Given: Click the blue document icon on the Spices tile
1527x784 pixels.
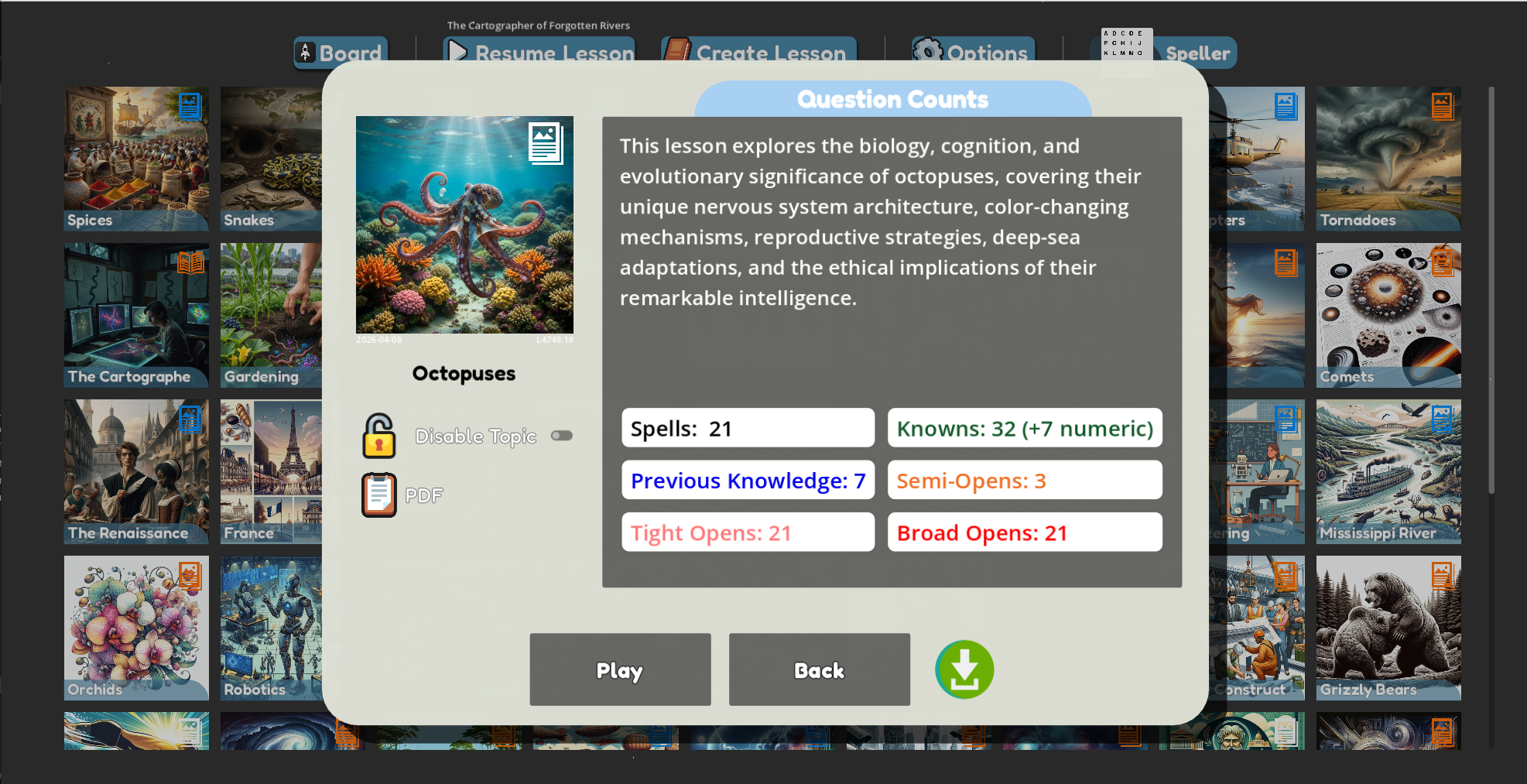Looking at the screenshot, I should pos(190,106).
